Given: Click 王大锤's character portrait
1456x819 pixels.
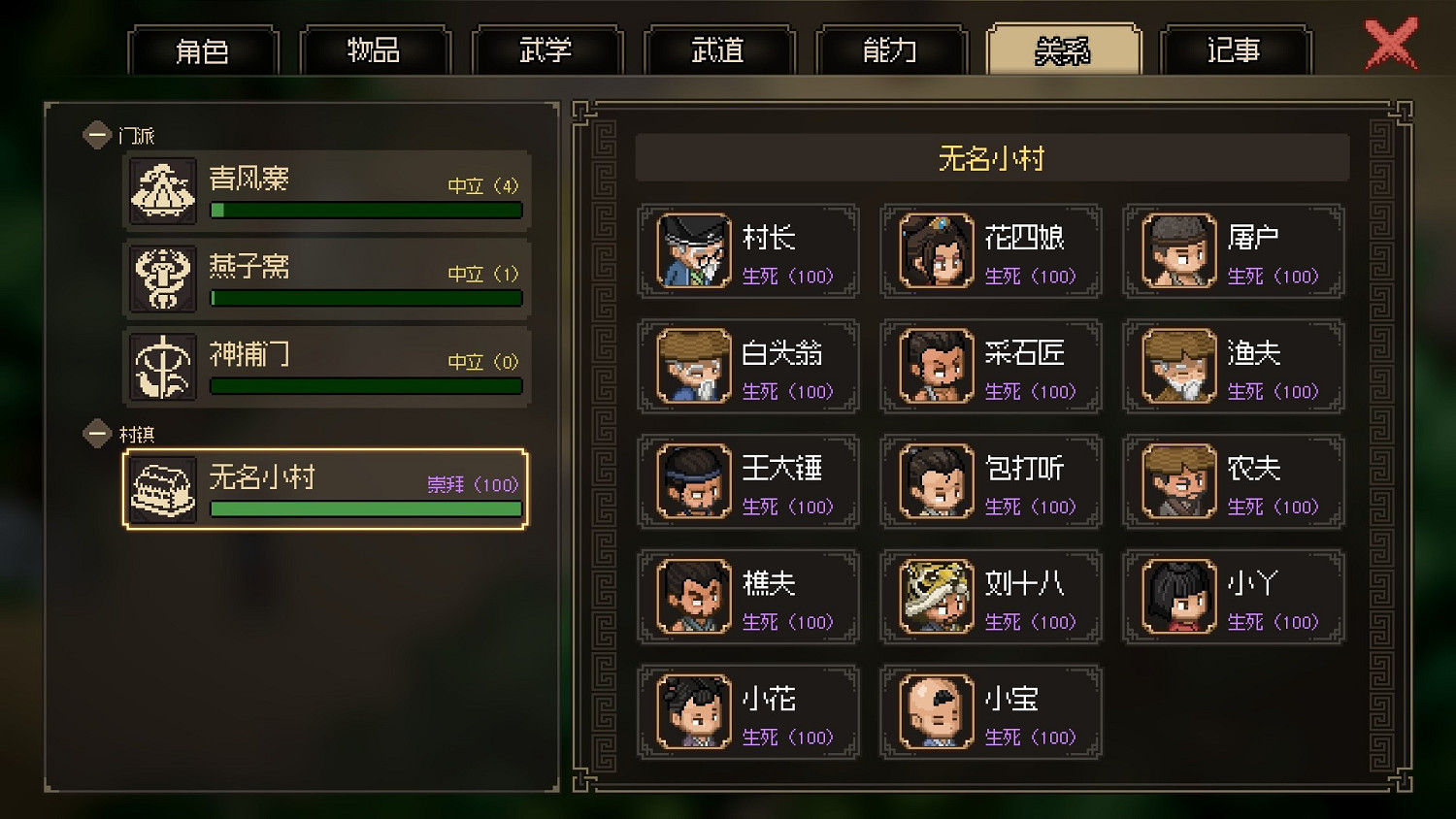Looking at the screenshot, I should click(x=691, y=480).
